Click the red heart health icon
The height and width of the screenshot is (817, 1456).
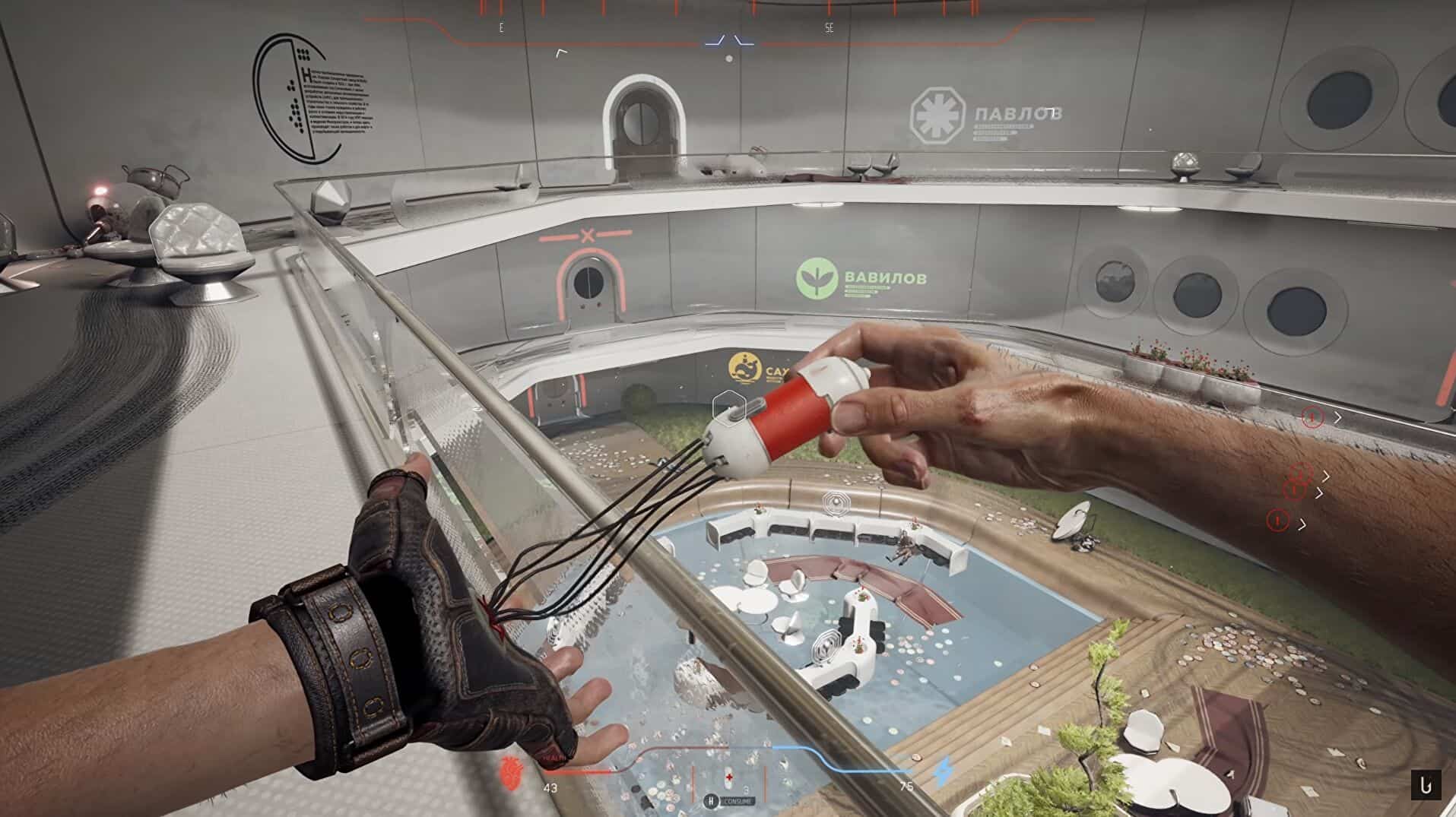(x=509, y=771)
